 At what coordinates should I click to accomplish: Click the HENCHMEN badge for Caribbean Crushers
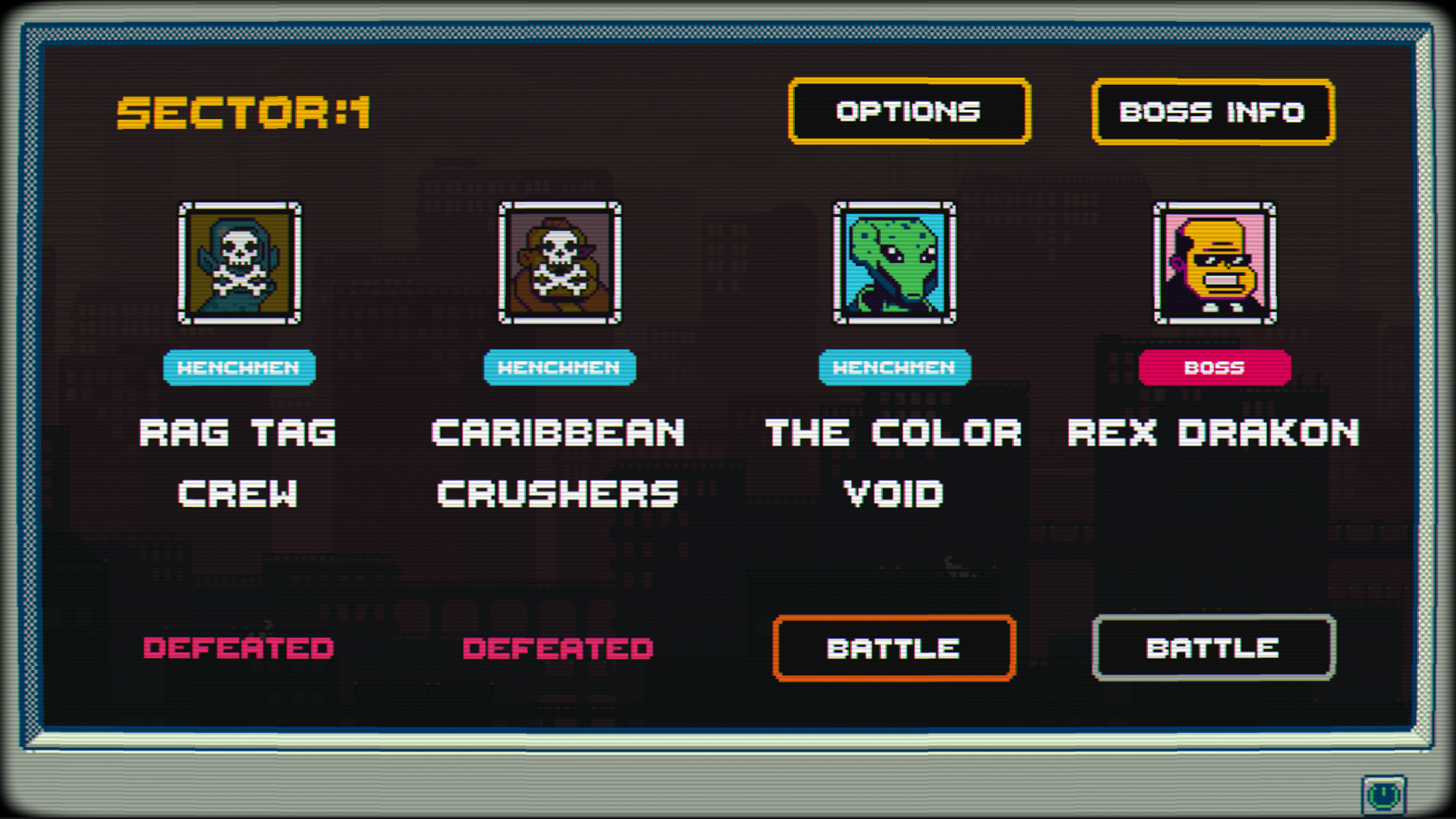pyautogui.click(x=560, y=368)
